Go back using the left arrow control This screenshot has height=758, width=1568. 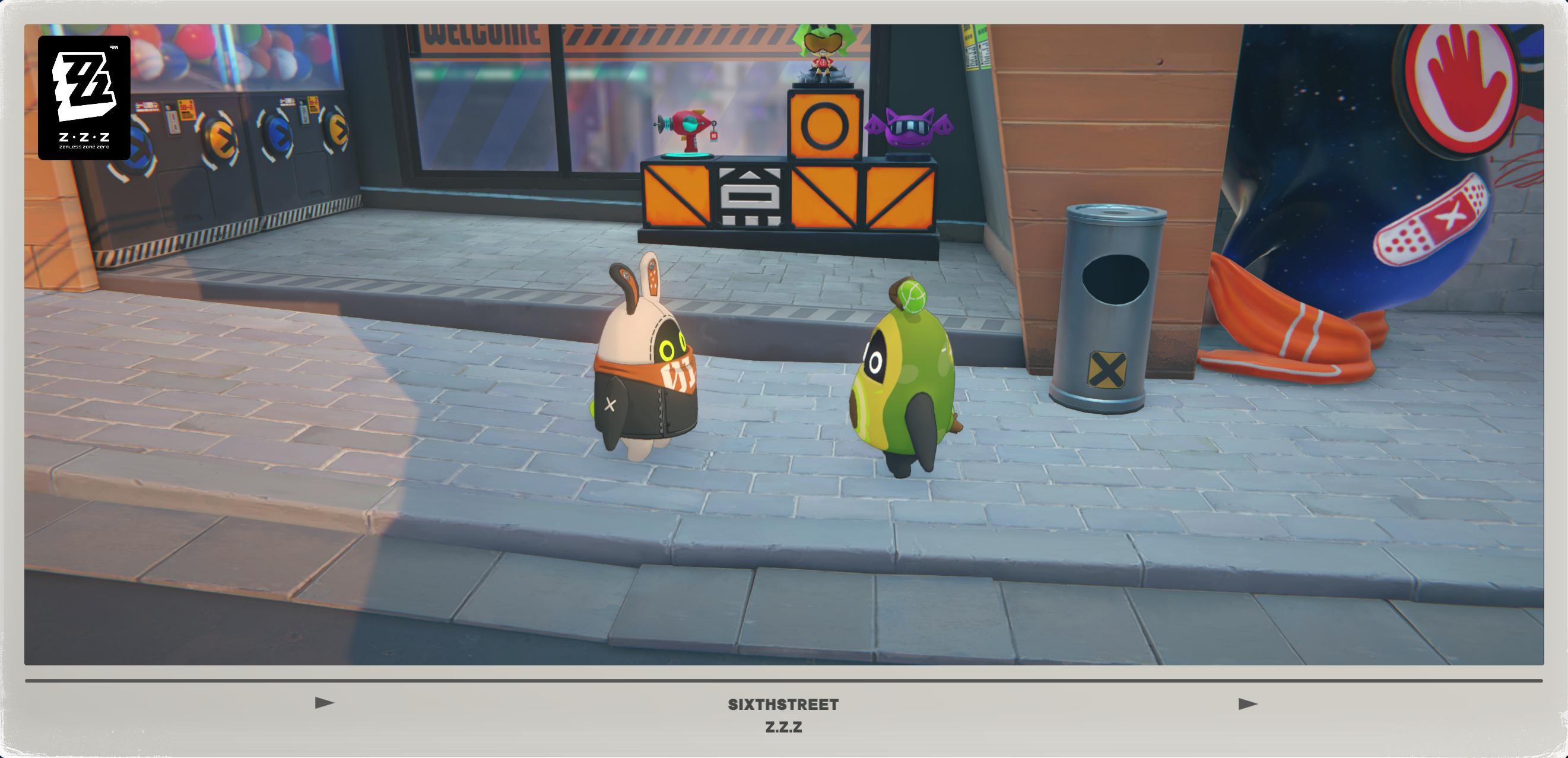coord(326,703)
